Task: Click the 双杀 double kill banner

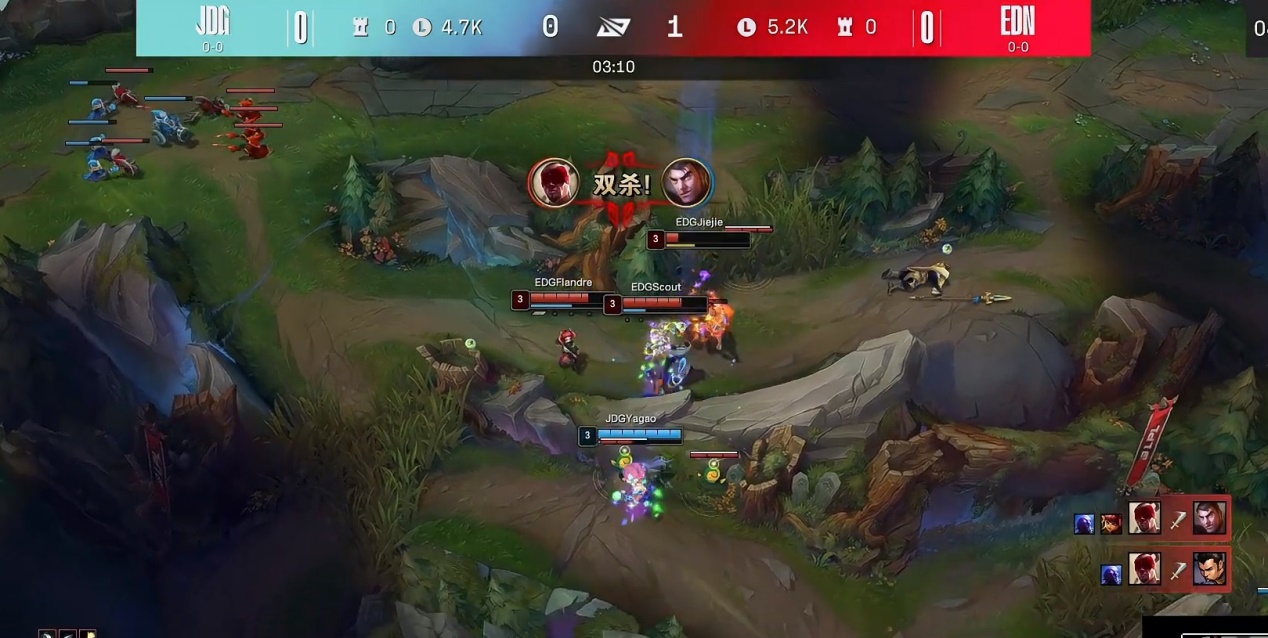Action: tap(621, 184)
